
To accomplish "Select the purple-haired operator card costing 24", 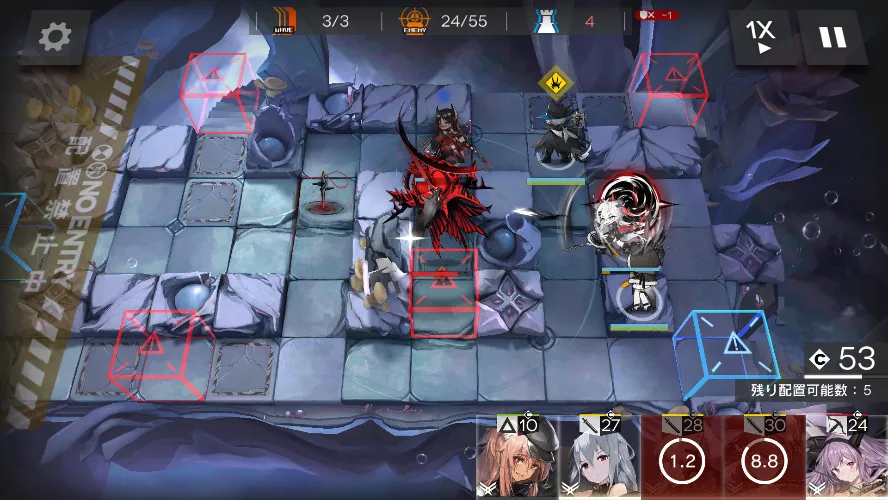I will (846, 459).
